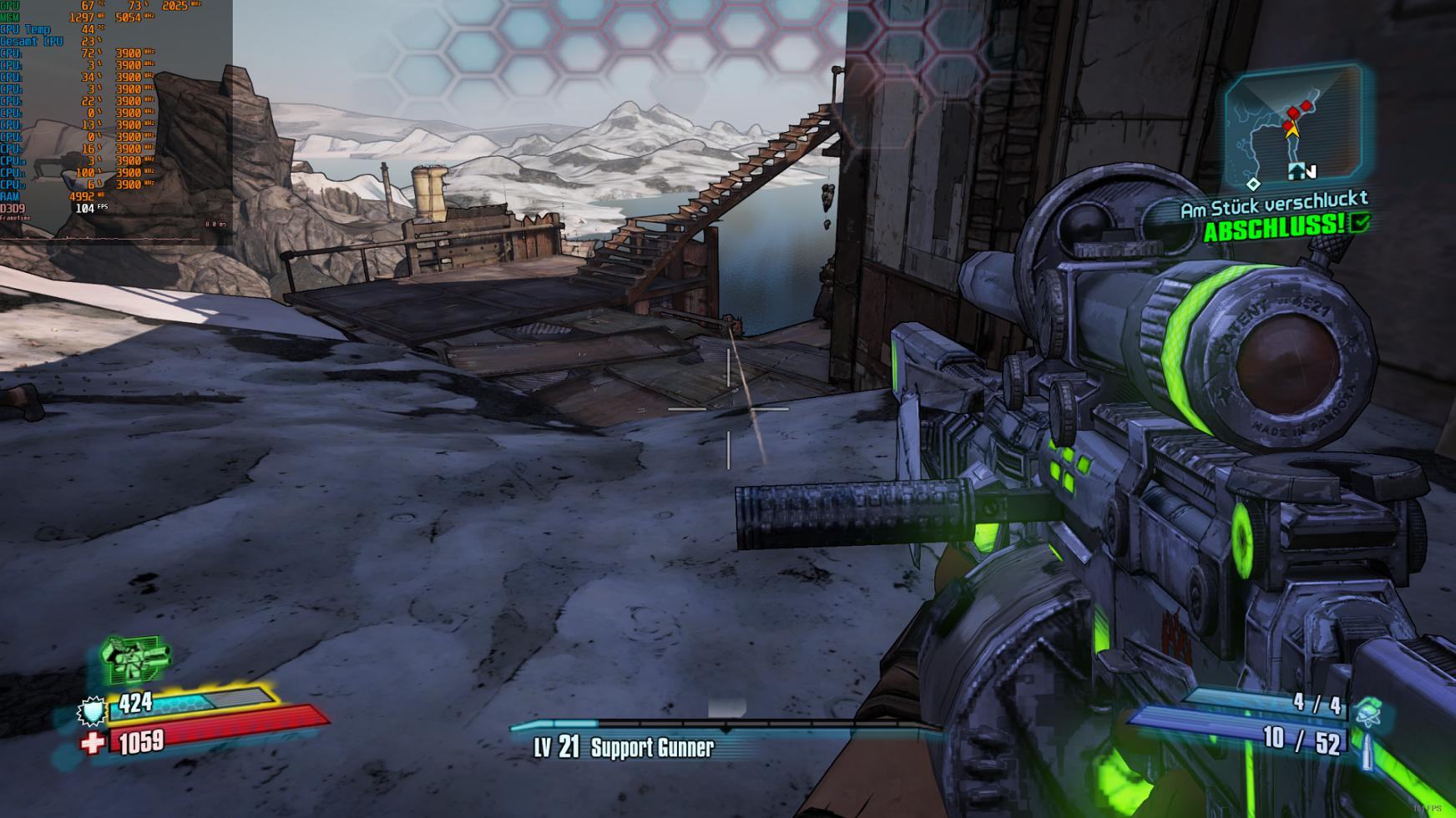Select the 'Am Stück verschluckt' mission tracker
1456x818 pixels.
[1273, 204]
